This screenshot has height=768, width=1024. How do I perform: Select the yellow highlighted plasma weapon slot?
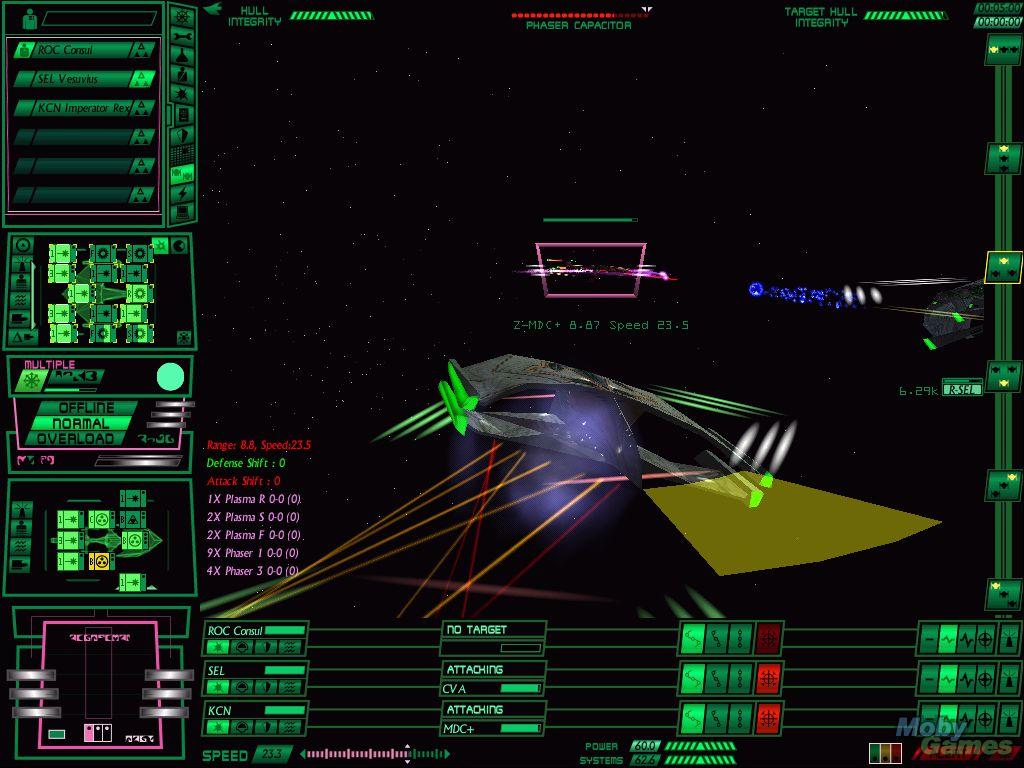99,561
